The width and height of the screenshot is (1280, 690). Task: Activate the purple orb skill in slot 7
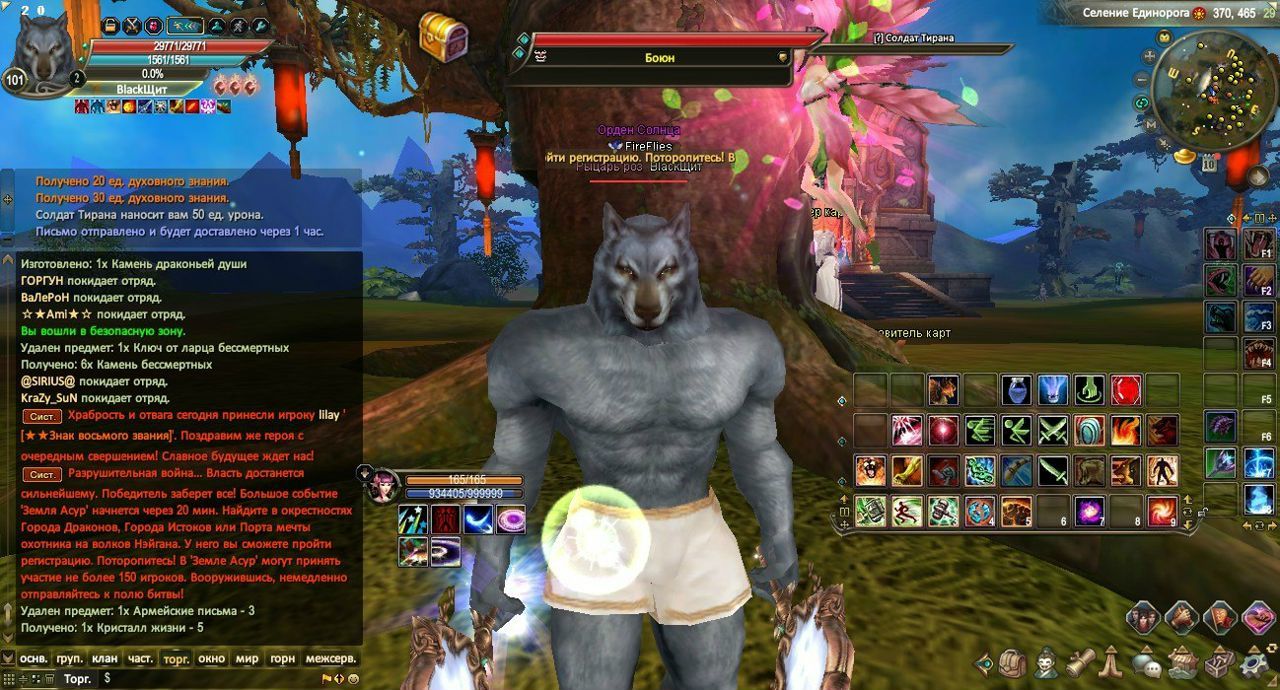1089,510
